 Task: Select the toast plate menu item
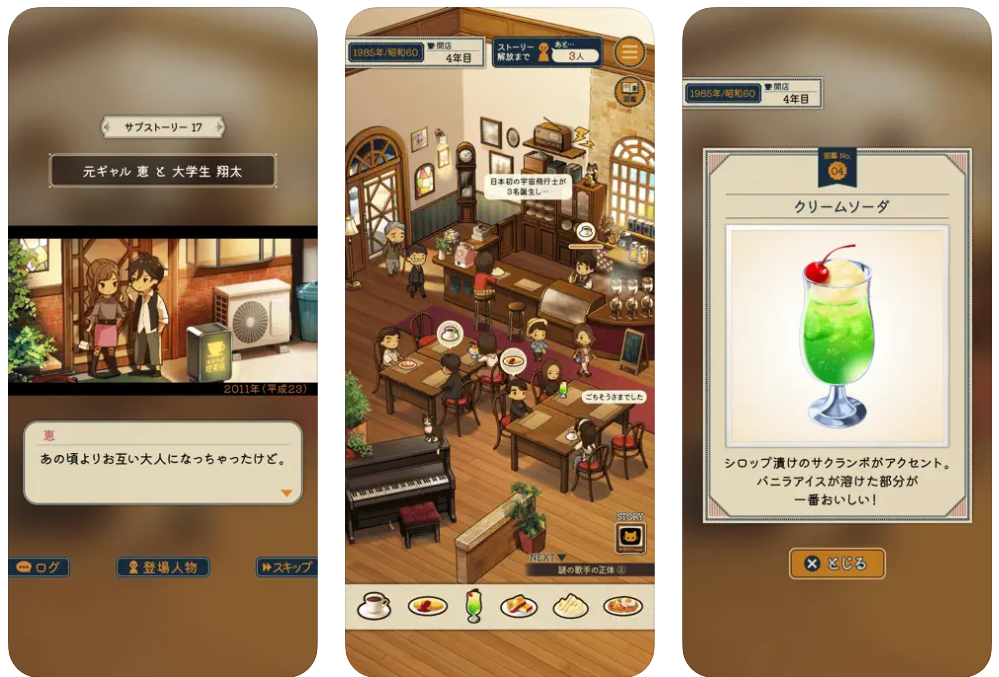click(519, 605)
